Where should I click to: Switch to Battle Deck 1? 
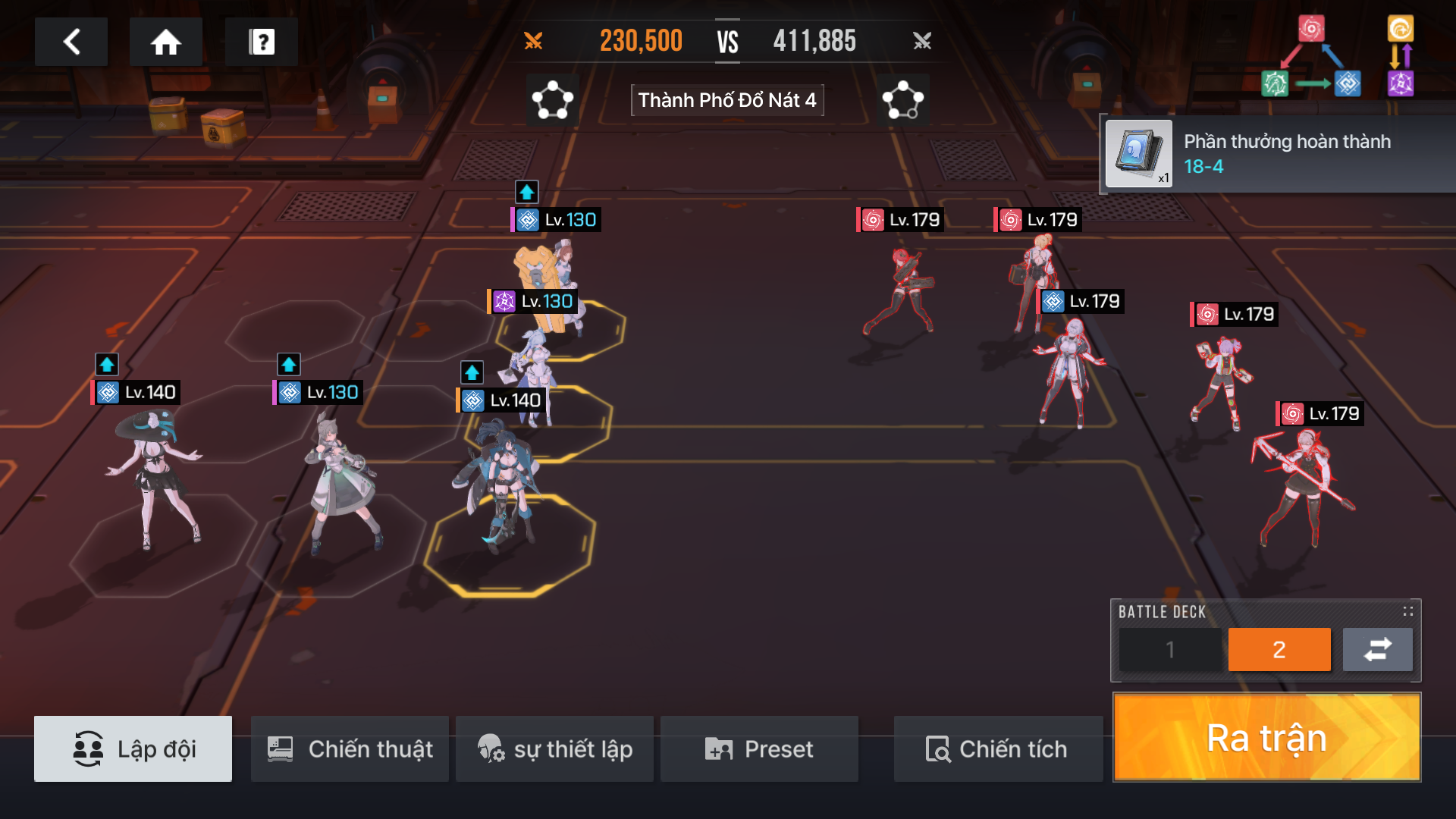pos(1170,650)
